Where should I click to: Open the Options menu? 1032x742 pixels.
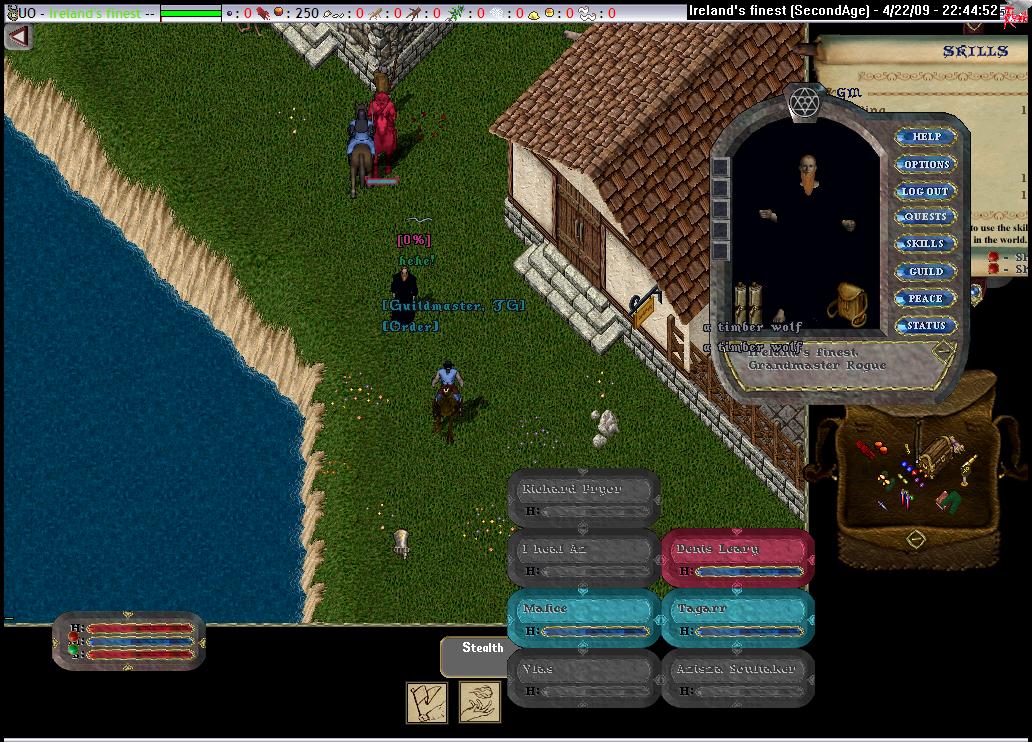tap(925, 164)
